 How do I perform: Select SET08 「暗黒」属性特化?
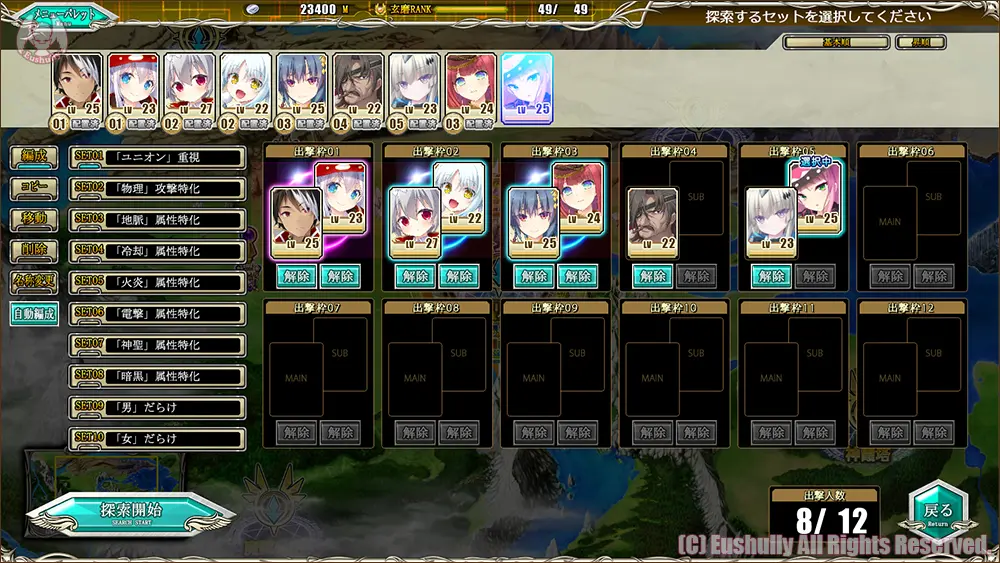(158, 376)
